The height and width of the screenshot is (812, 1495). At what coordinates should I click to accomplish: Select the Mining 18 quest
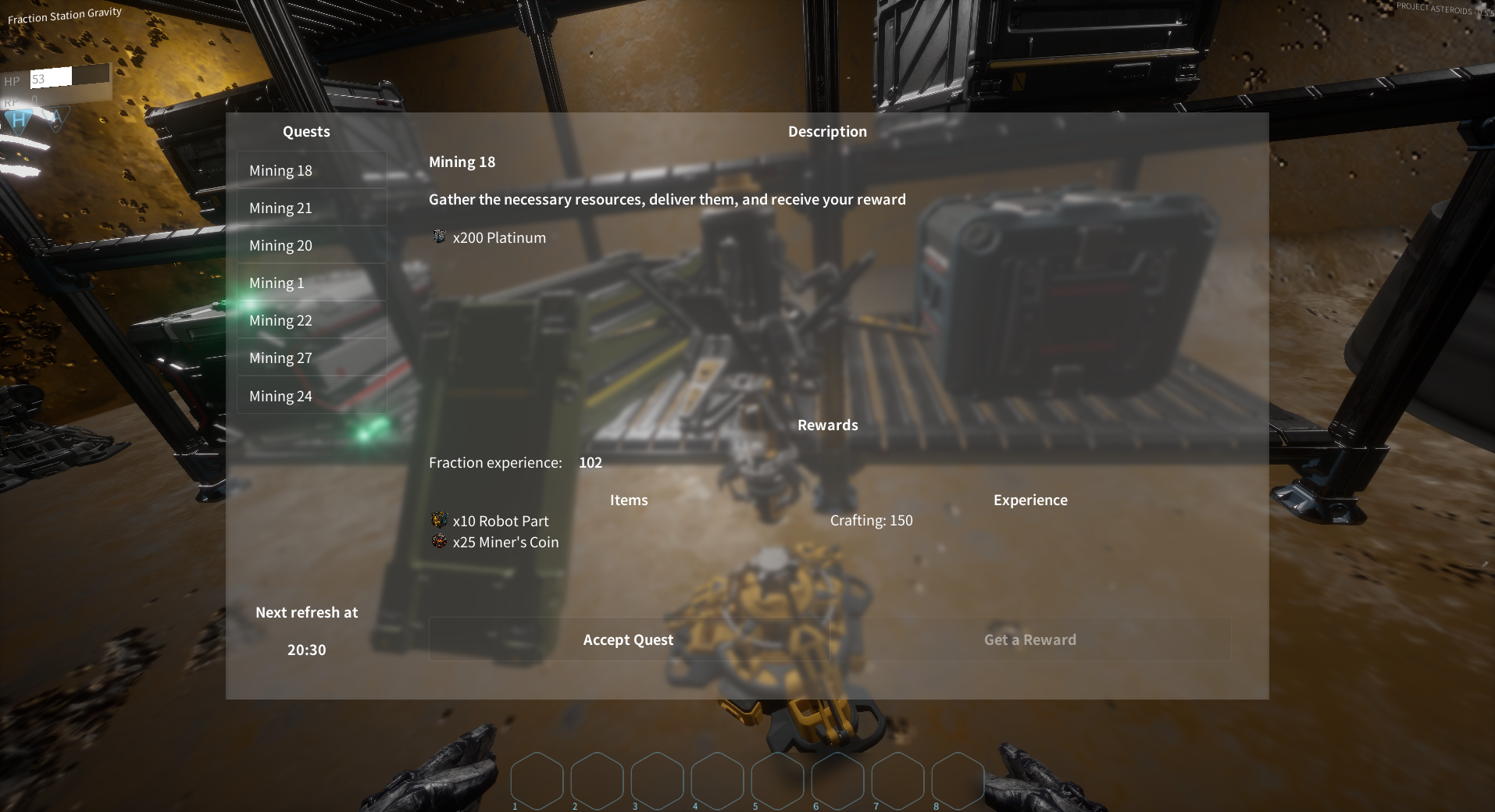tap(311, 170)
